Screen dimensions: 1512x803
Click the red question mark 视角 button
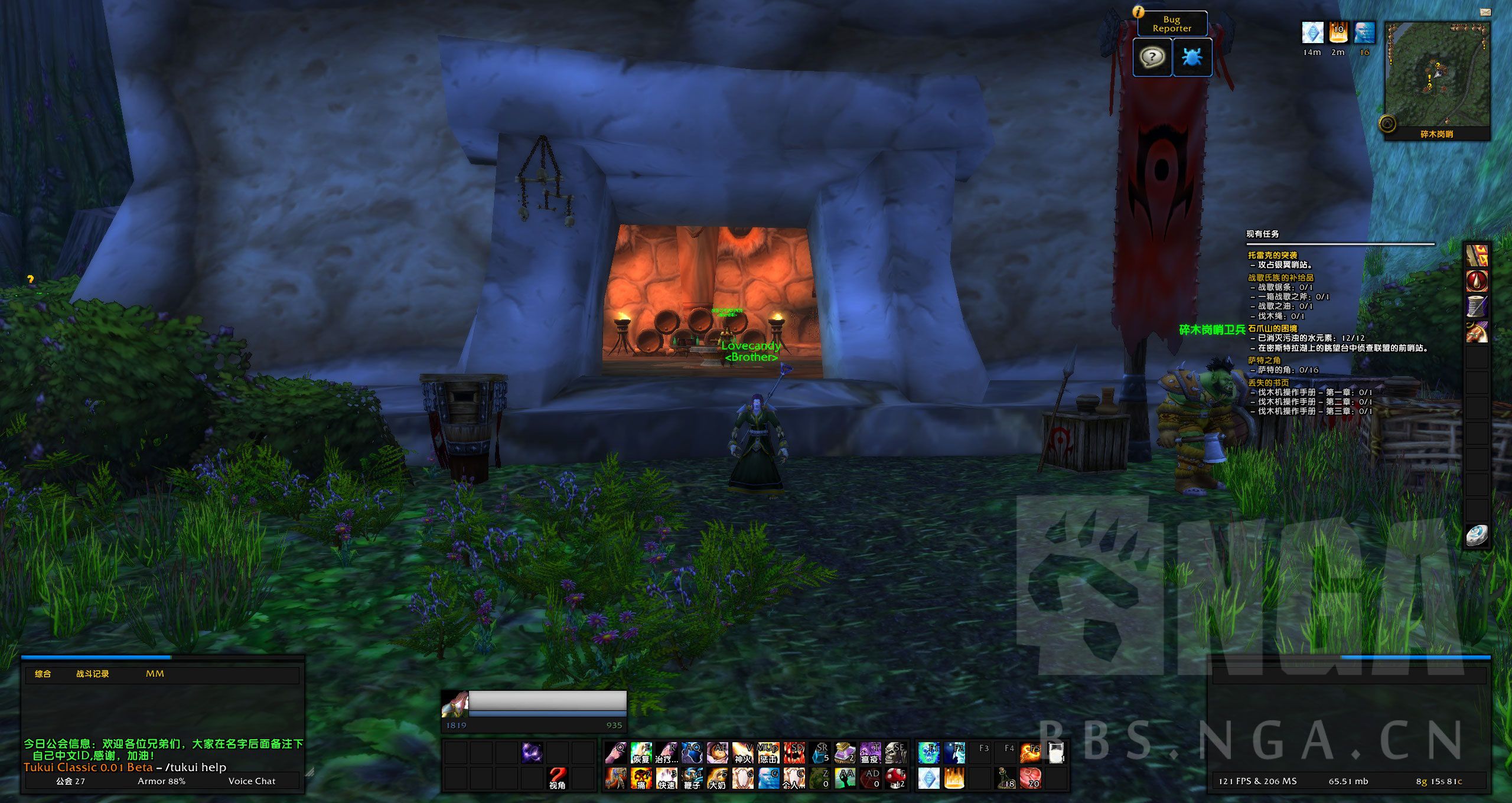(557, 778)
